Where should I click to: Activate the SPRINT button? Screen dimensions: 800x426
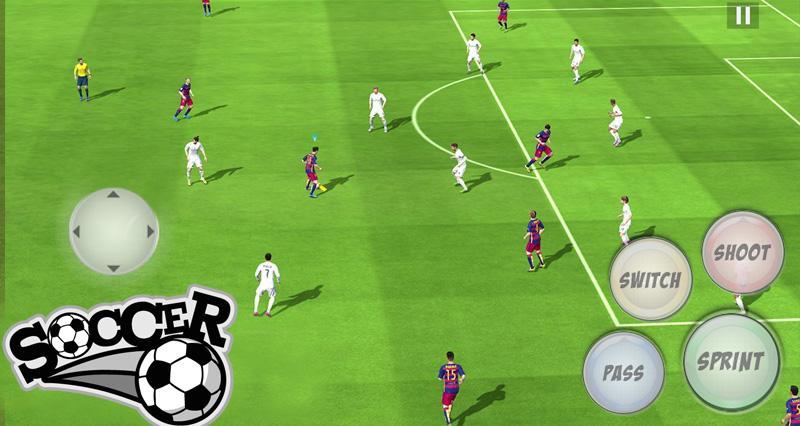point(731,361)
